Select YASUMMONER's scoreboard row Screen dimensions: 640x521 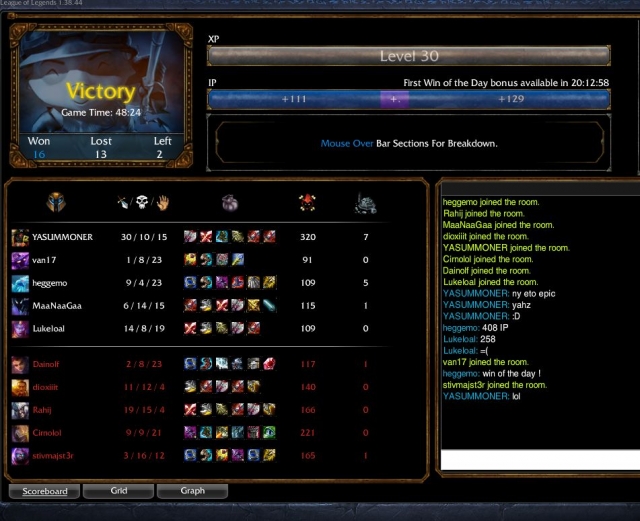click(62, 237)
